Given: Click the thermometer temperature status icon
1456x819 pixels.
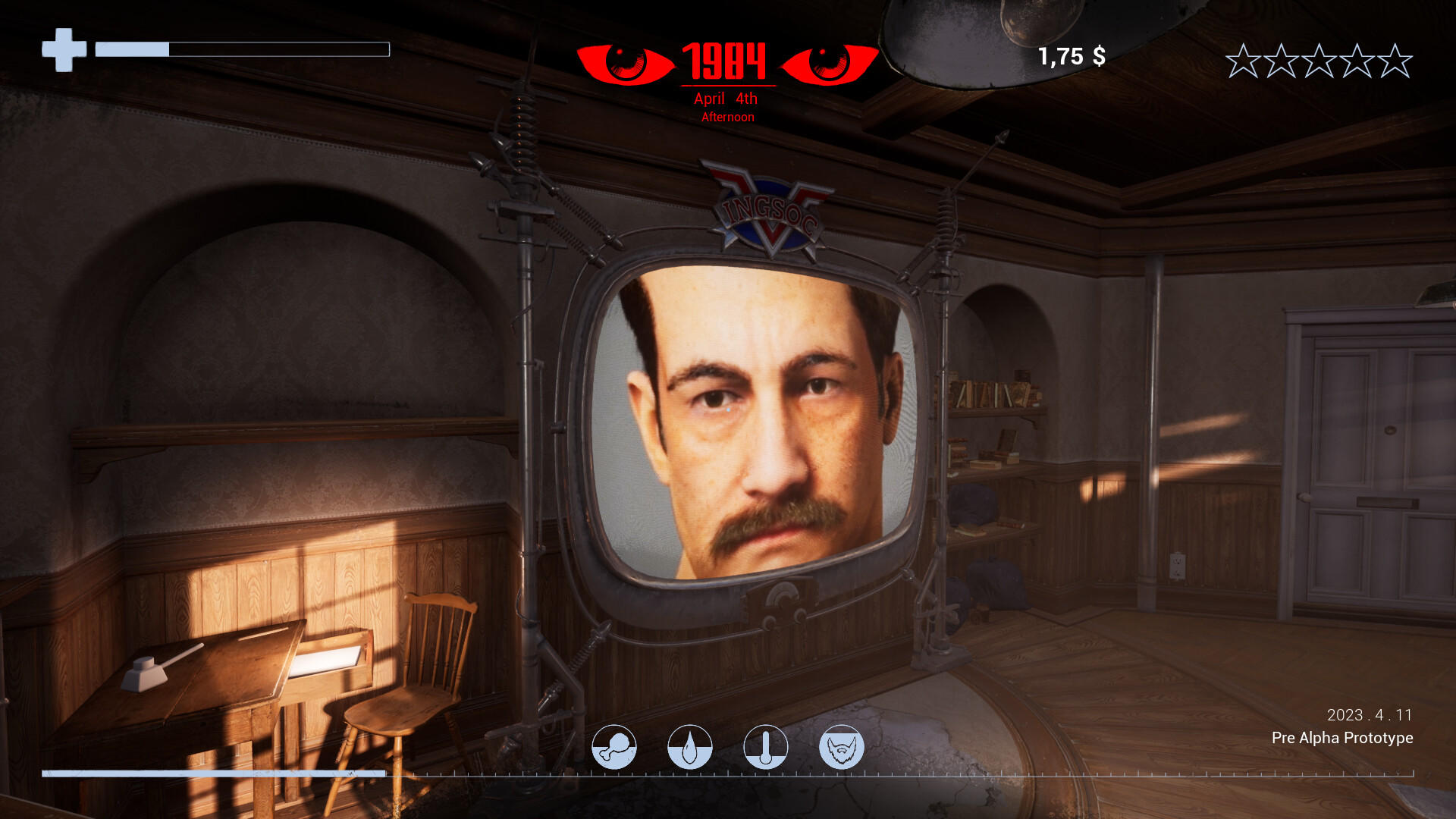Looking at the screenshot, I should coord(767,746).
